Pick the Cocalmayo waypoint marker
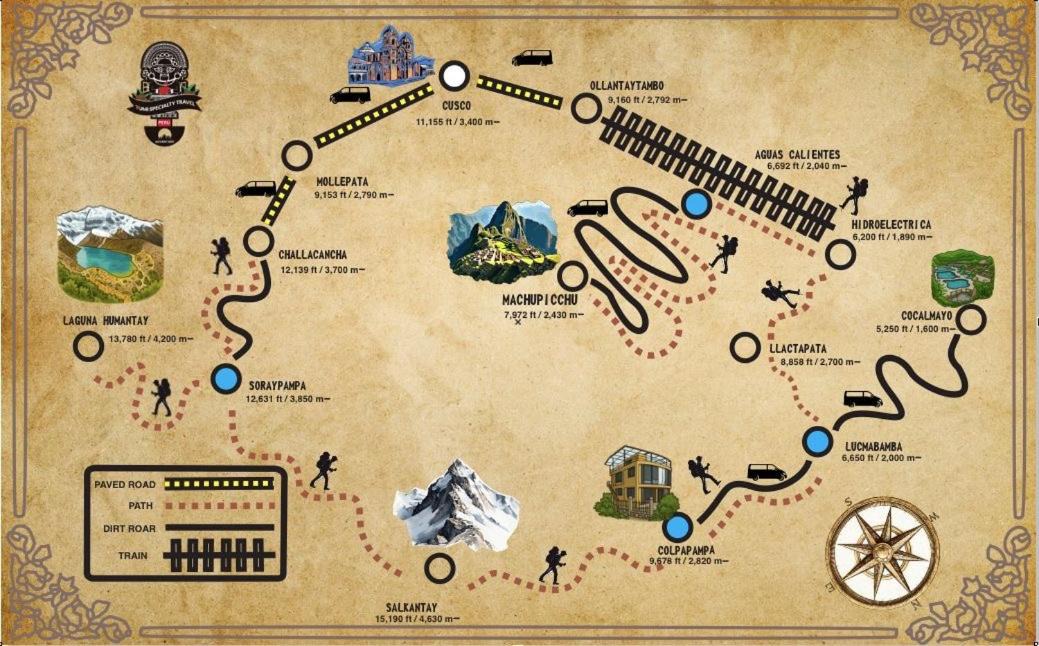The width and height of the screenshot is (1039, 646). coord(971,320)
